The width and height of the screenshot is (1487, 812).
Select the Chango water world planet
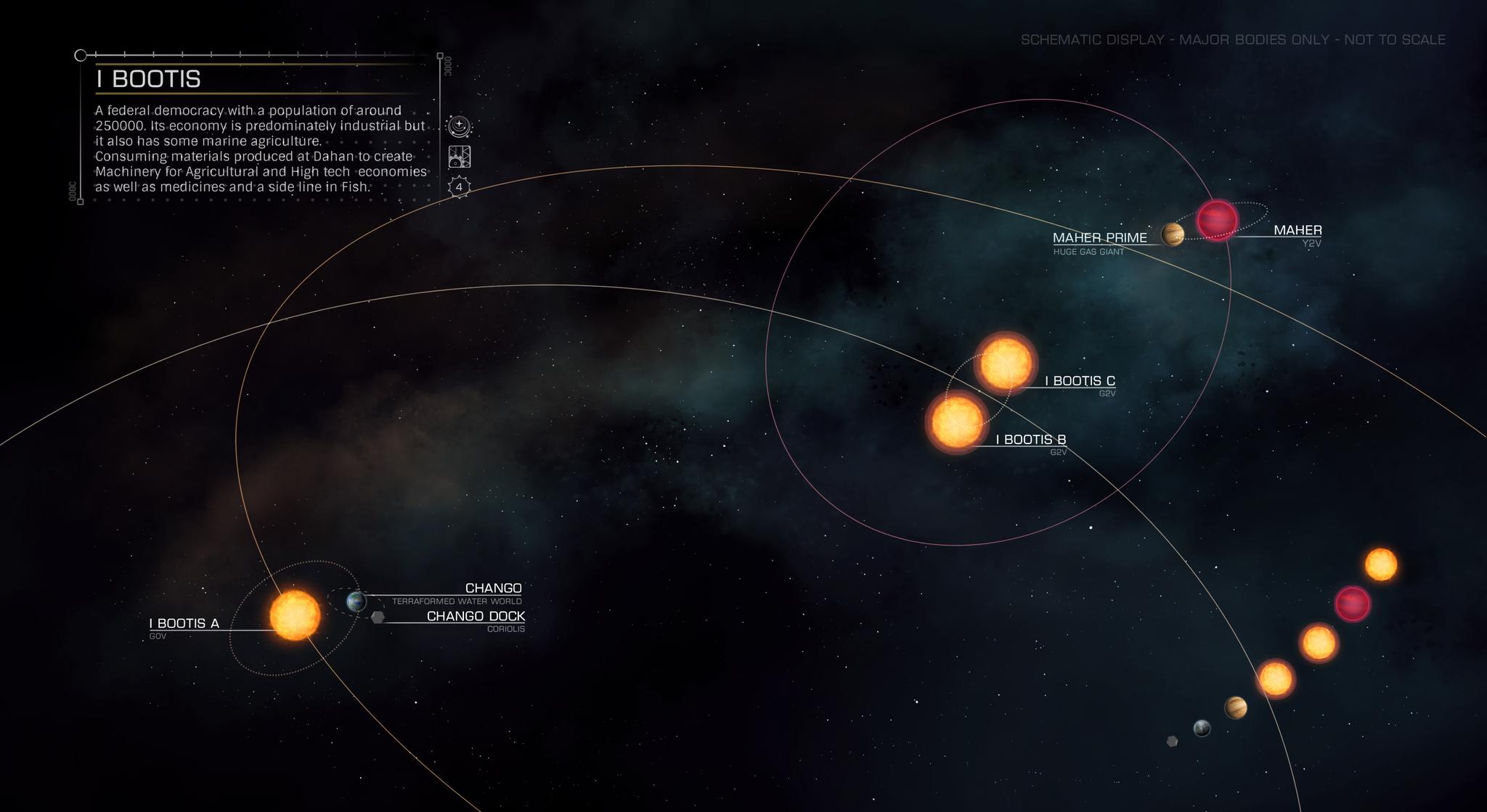click(356, 601)
